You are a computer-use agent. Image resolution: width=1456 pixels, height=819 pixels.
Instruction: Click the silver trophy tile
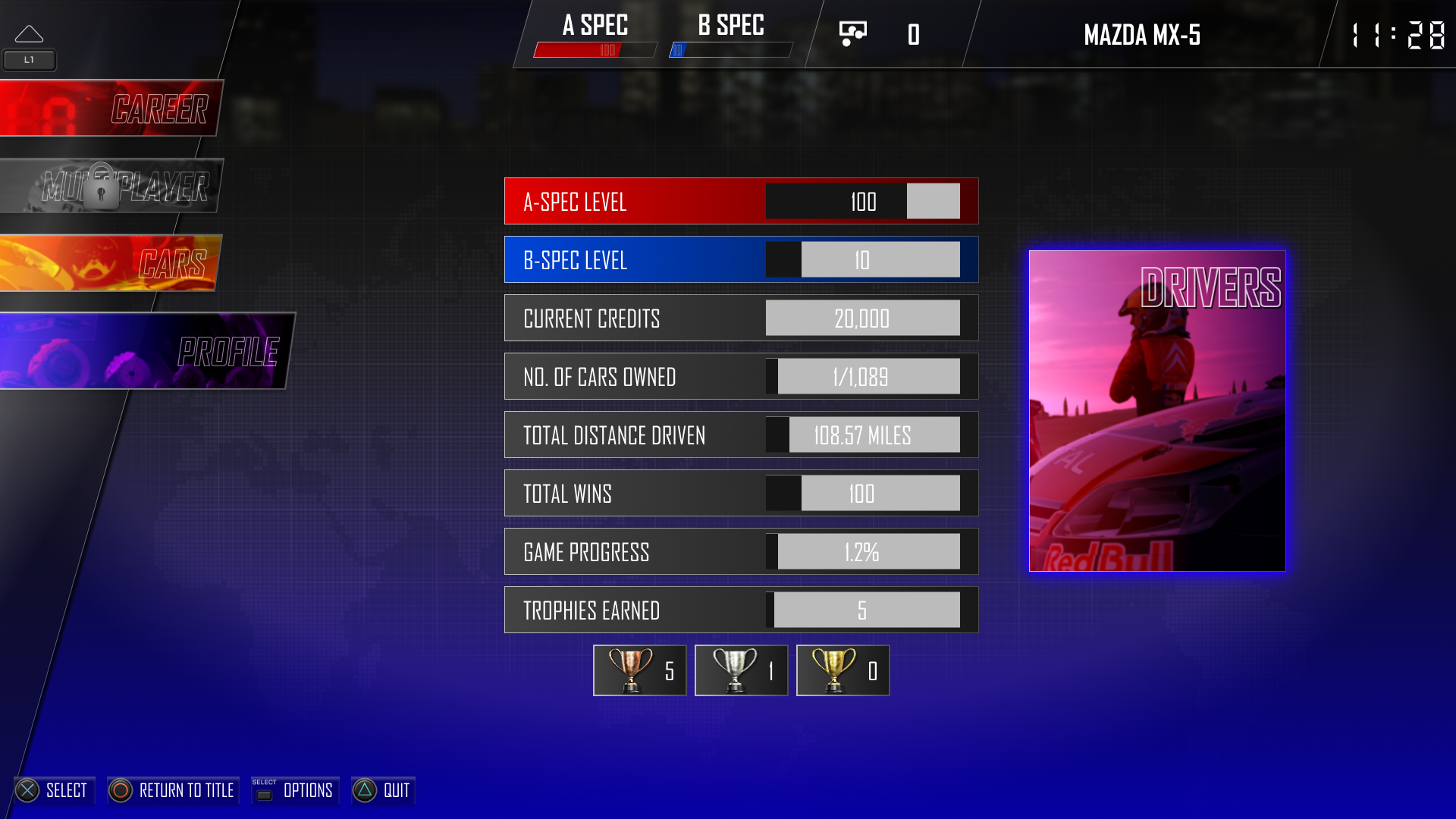tap(741, 670)
